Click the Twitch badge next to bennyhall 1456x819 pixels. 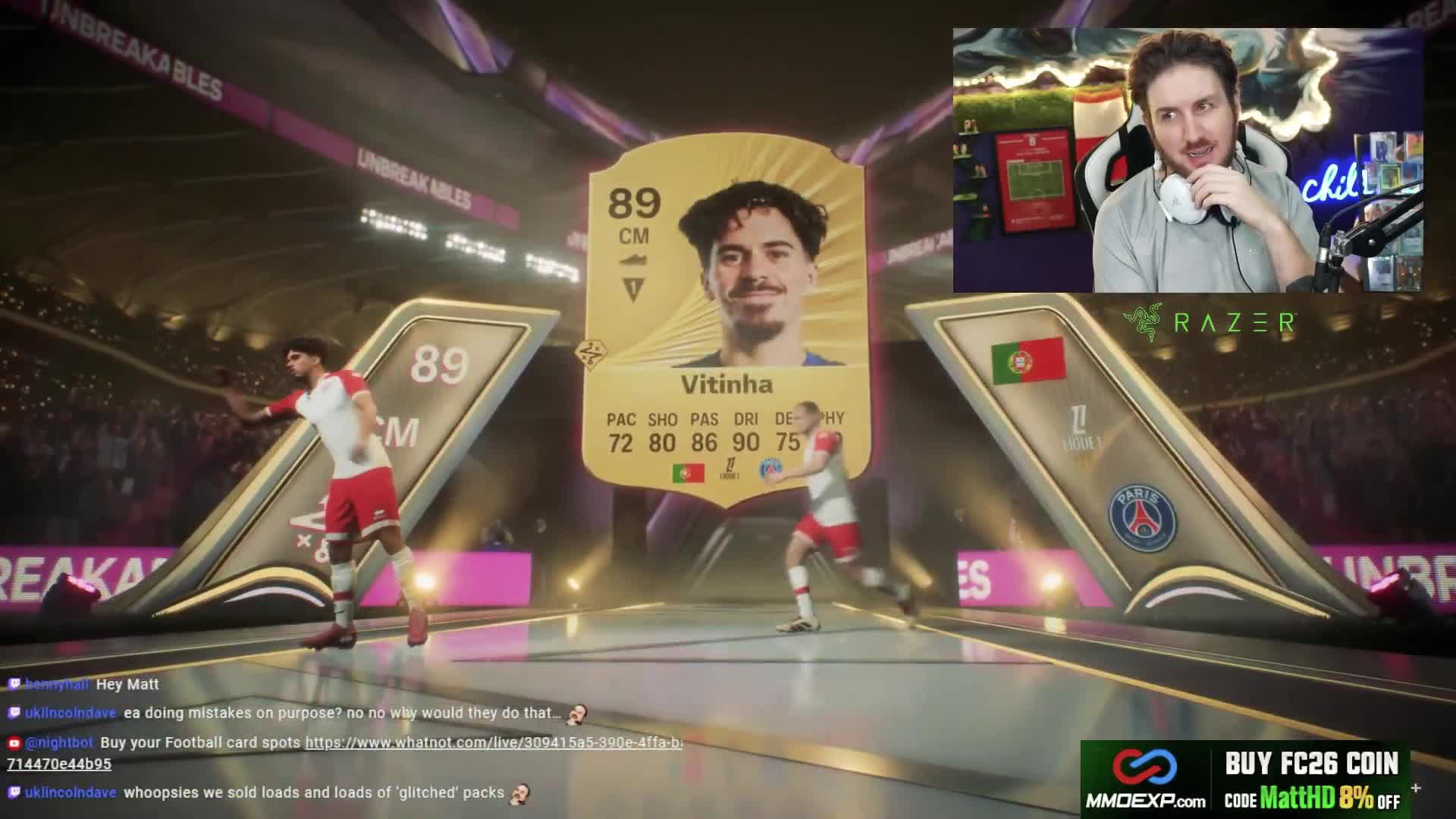tap(14, 684)
